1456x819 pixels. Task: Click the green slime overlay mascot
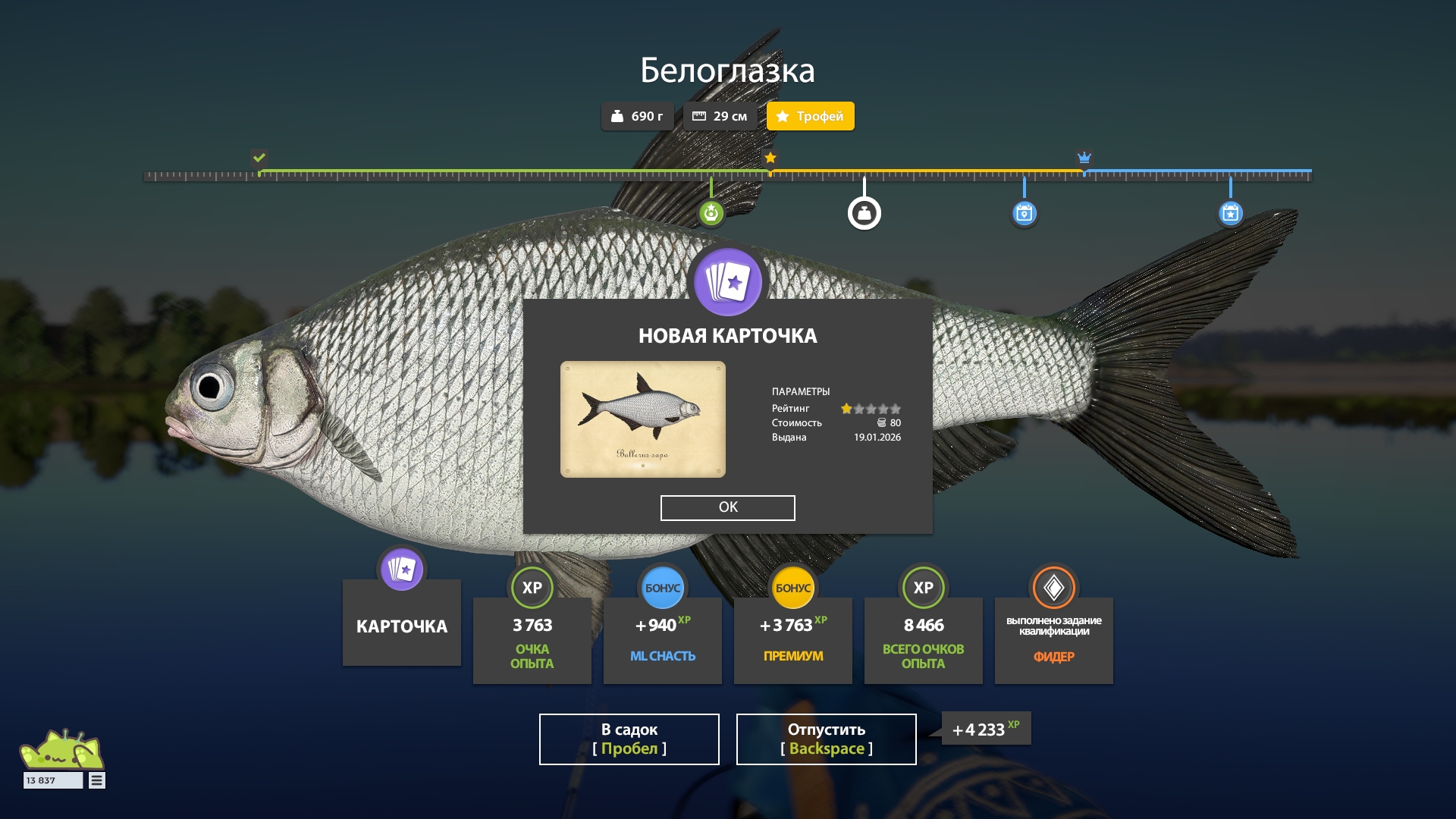62,749
